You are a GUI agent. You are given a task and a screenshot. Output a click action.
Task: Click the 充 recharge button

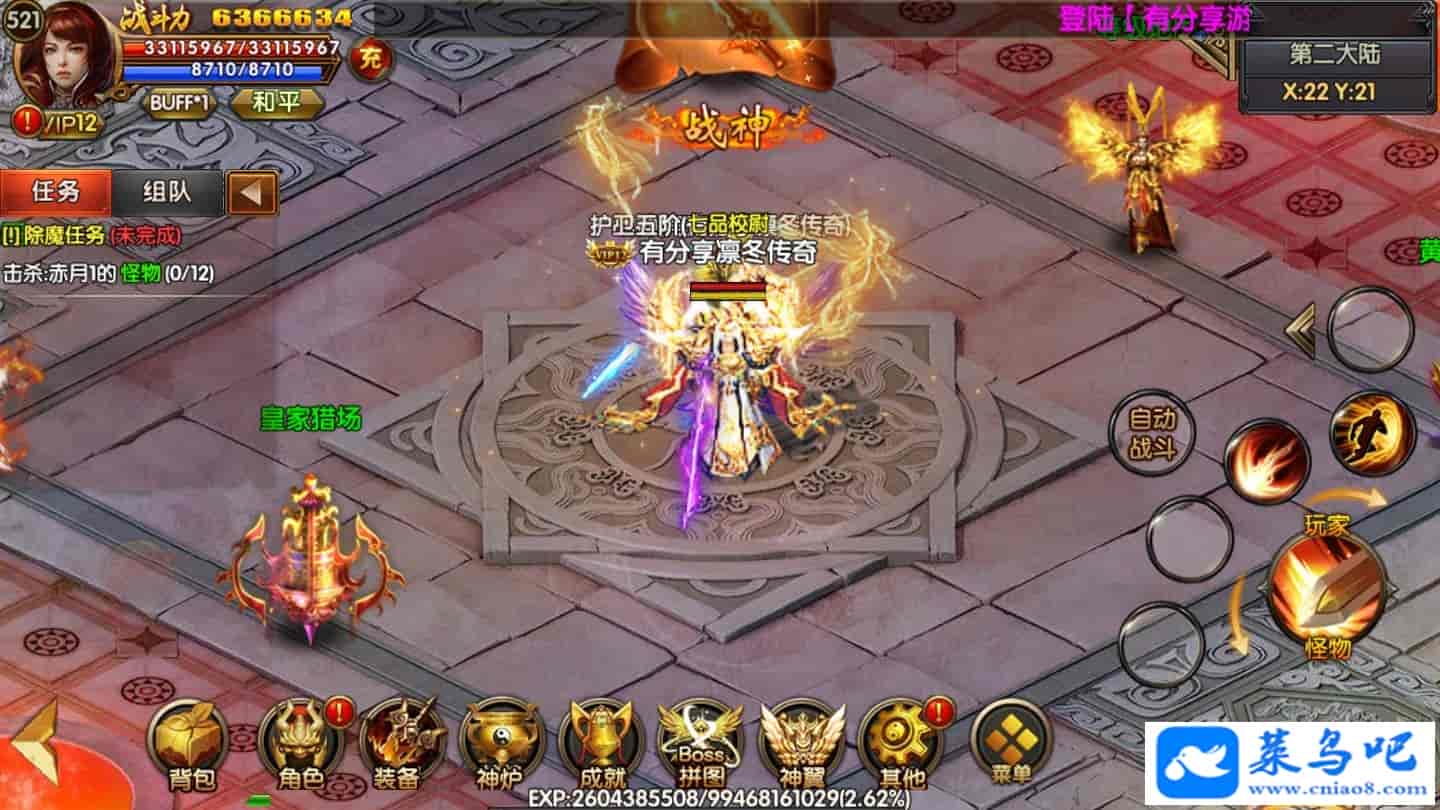click(371, 59)
